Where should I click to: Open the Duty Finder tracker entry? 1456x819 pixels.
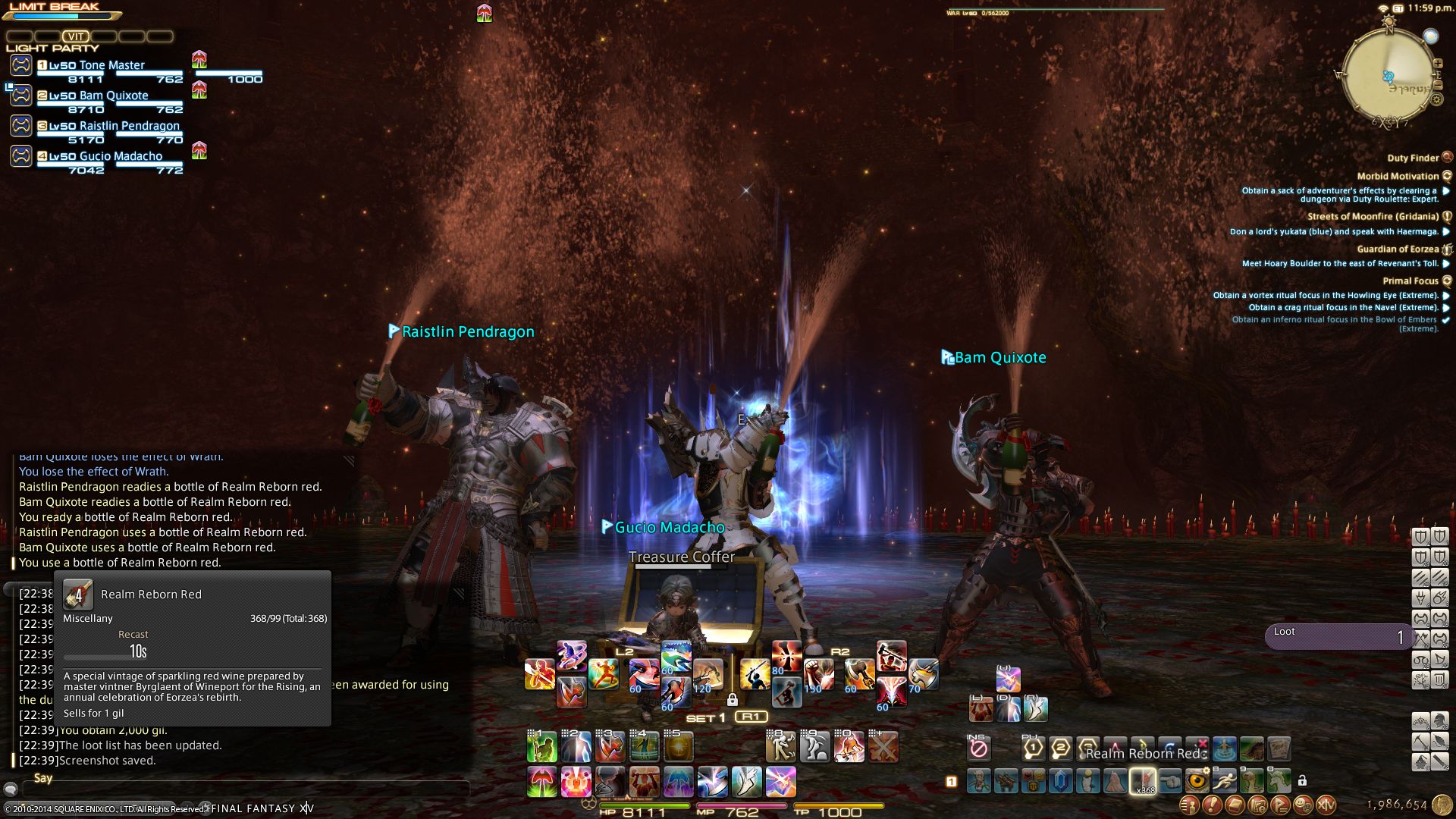[1413, 158]
